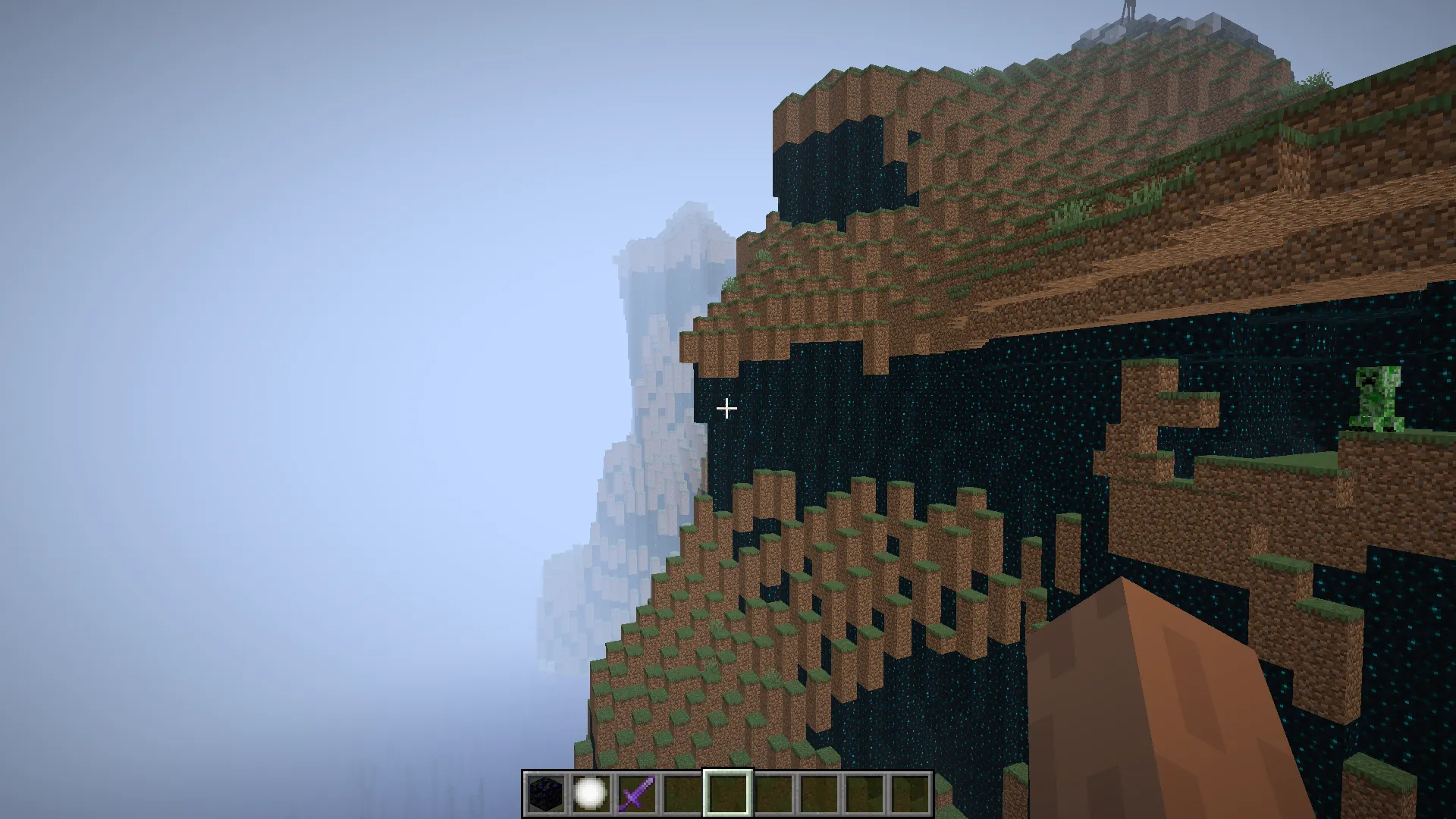Select the snowball item in the hotbar

pos(592,796)
